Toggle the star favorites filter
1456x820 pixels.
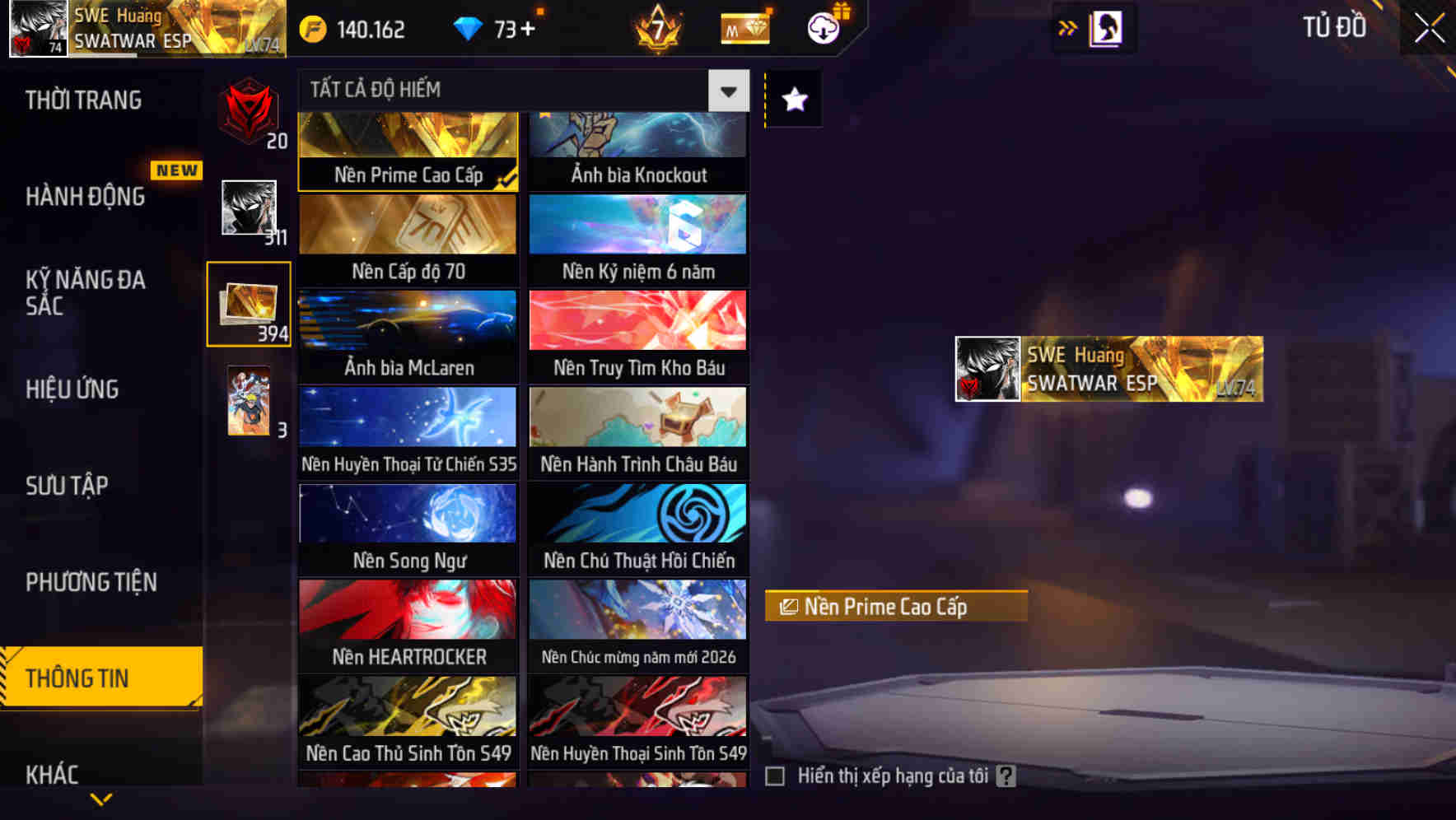point(792,100)
